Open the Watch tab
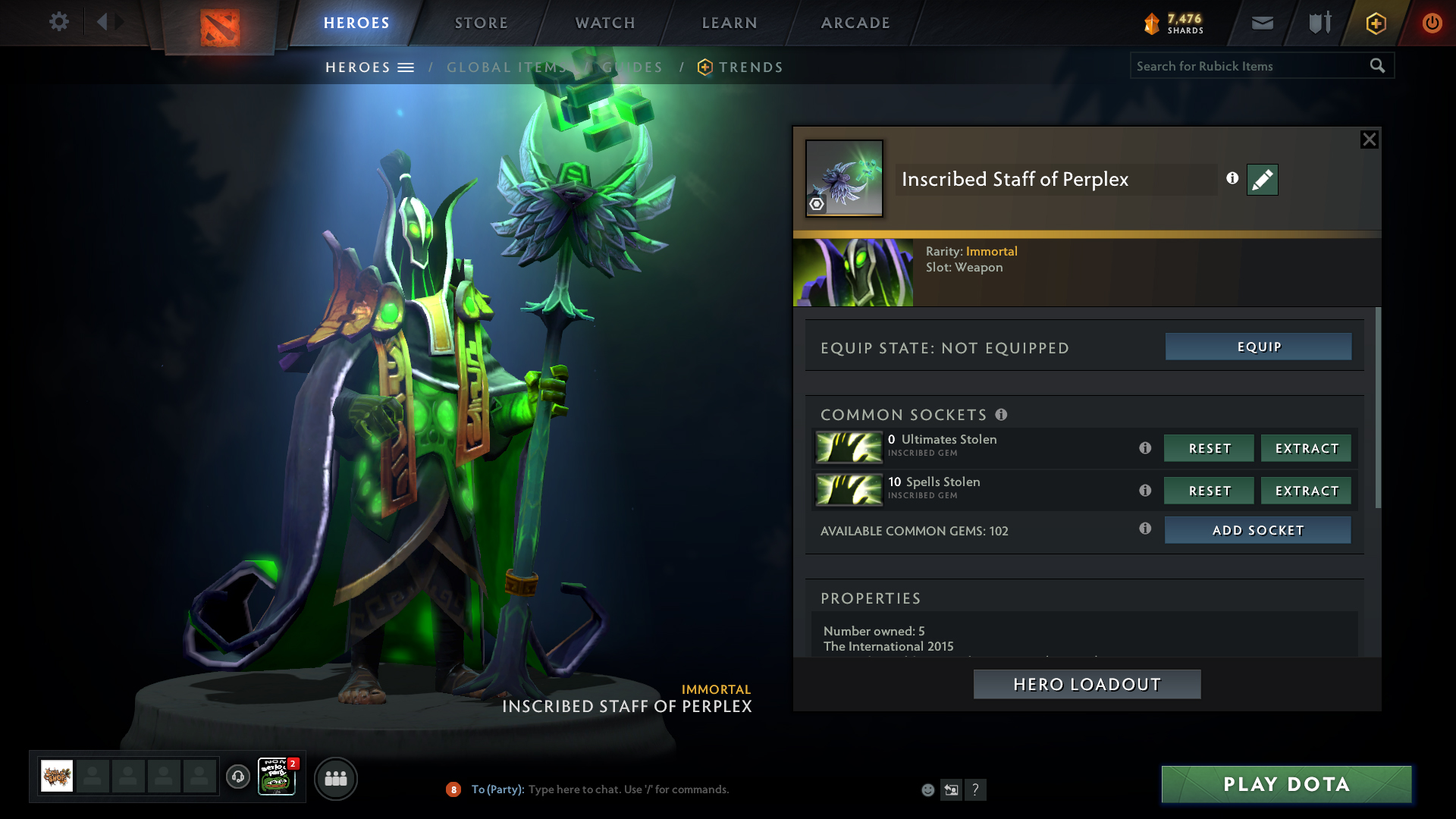The height and width of the screenshot is (819, 1456). 605,23
